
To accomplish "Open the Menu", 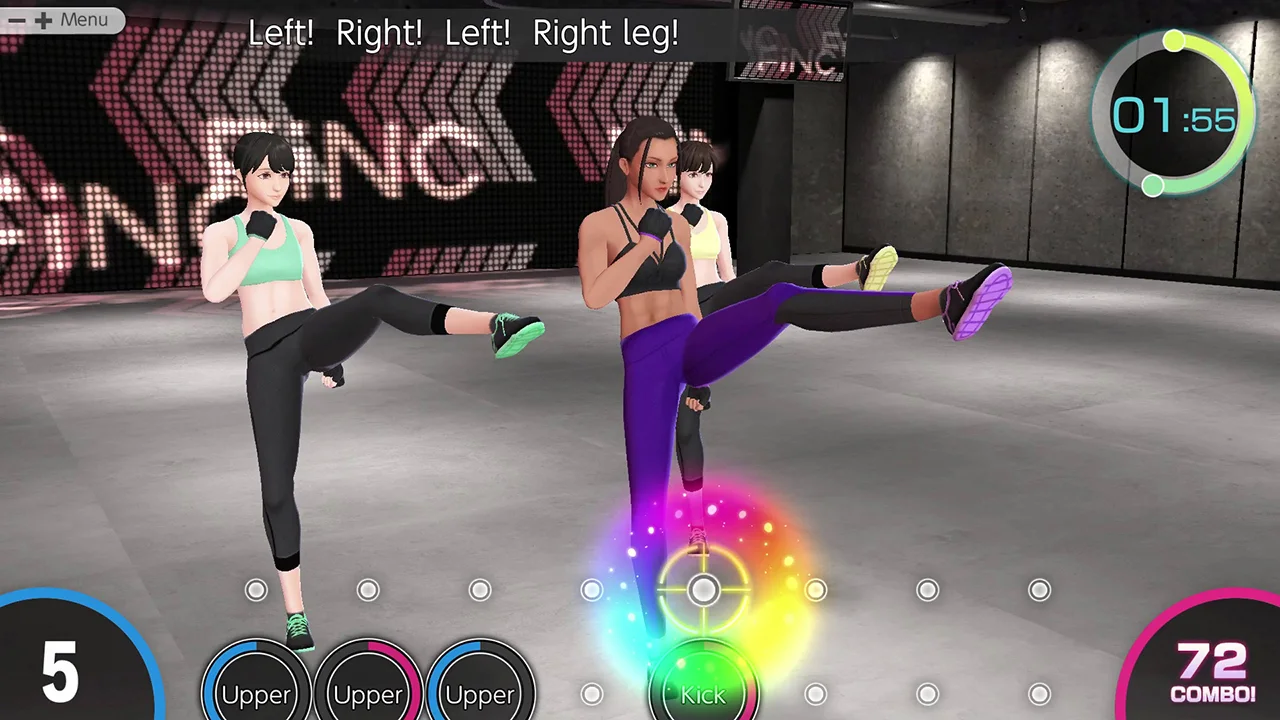I will pyautogui.click(x=85, y=19).
